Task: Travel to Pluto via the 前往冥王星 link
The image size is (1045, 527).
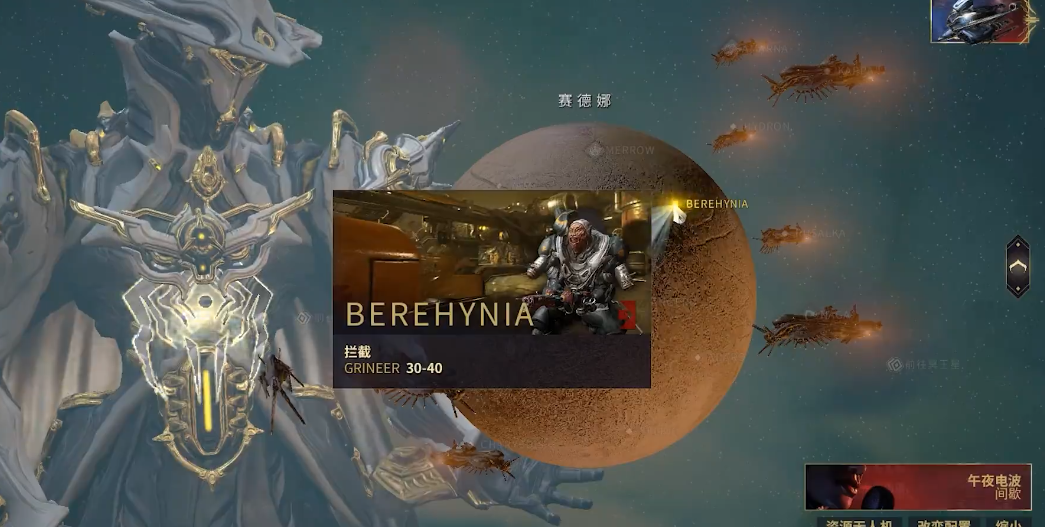Action: tap(927, 365)
